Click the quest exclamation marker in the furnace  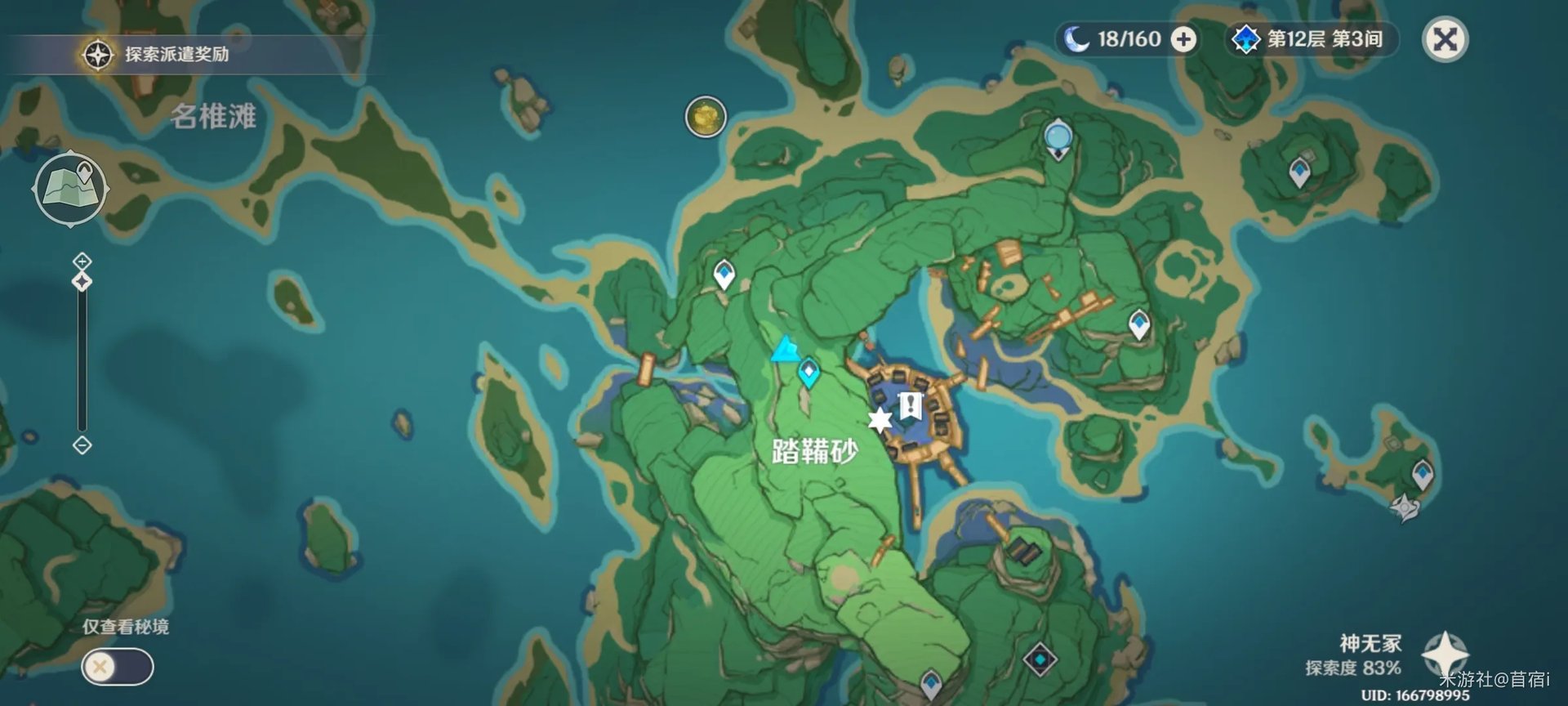pyautogui.click(x=910, y=404)
